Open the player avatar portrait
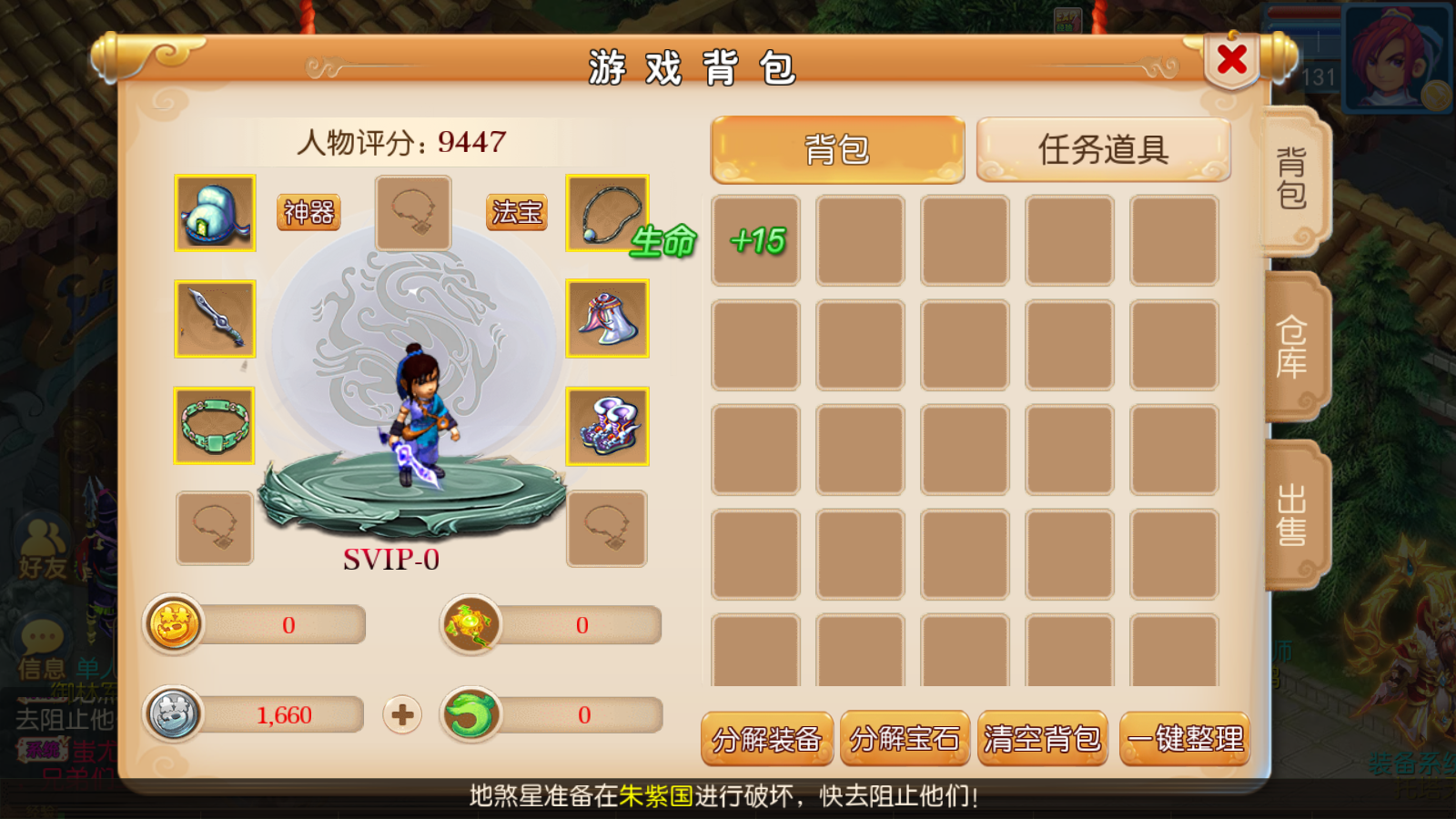 point(1392,56)
